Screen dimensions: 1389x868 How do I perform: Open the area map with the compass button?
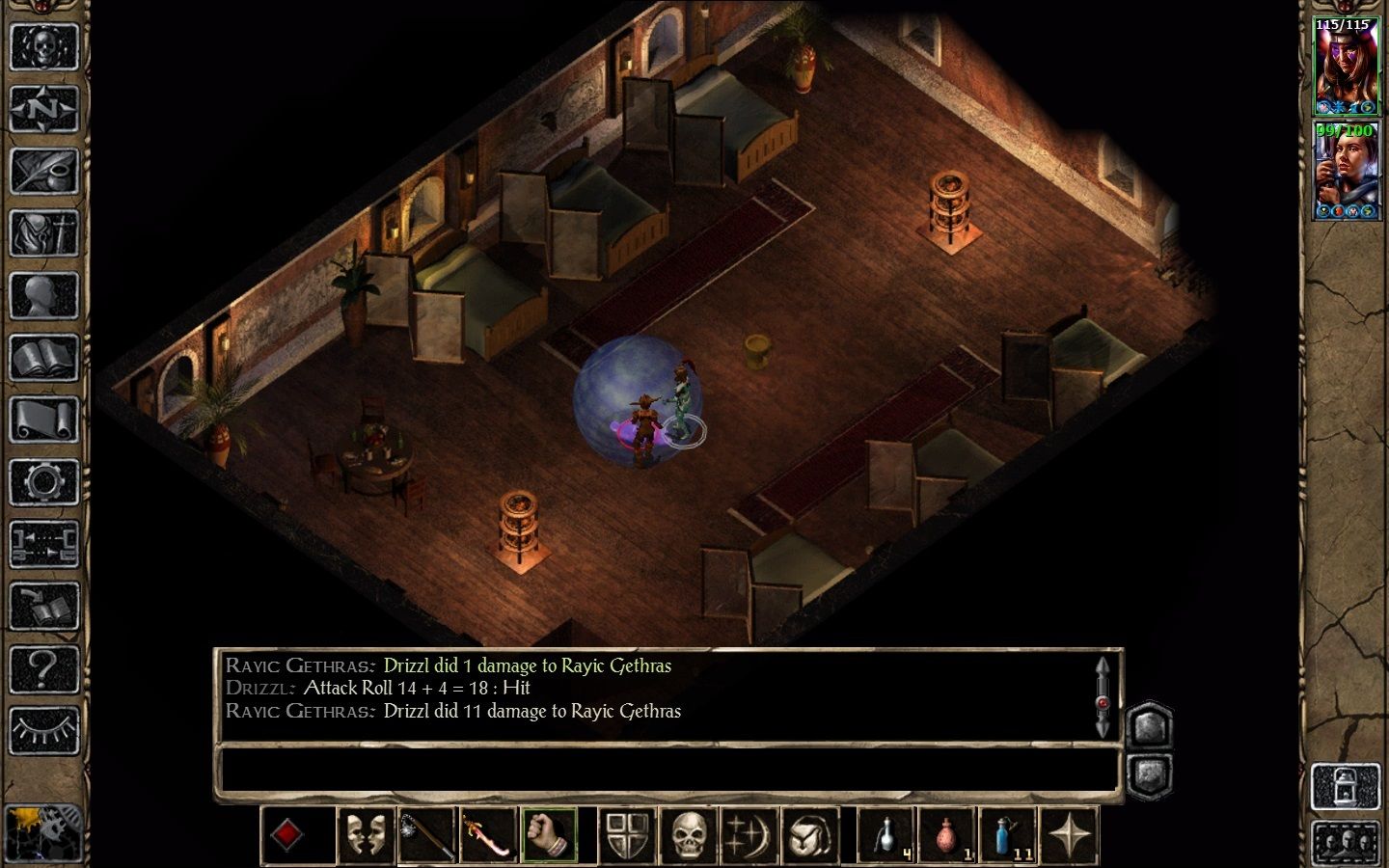[x=43, y=109]
